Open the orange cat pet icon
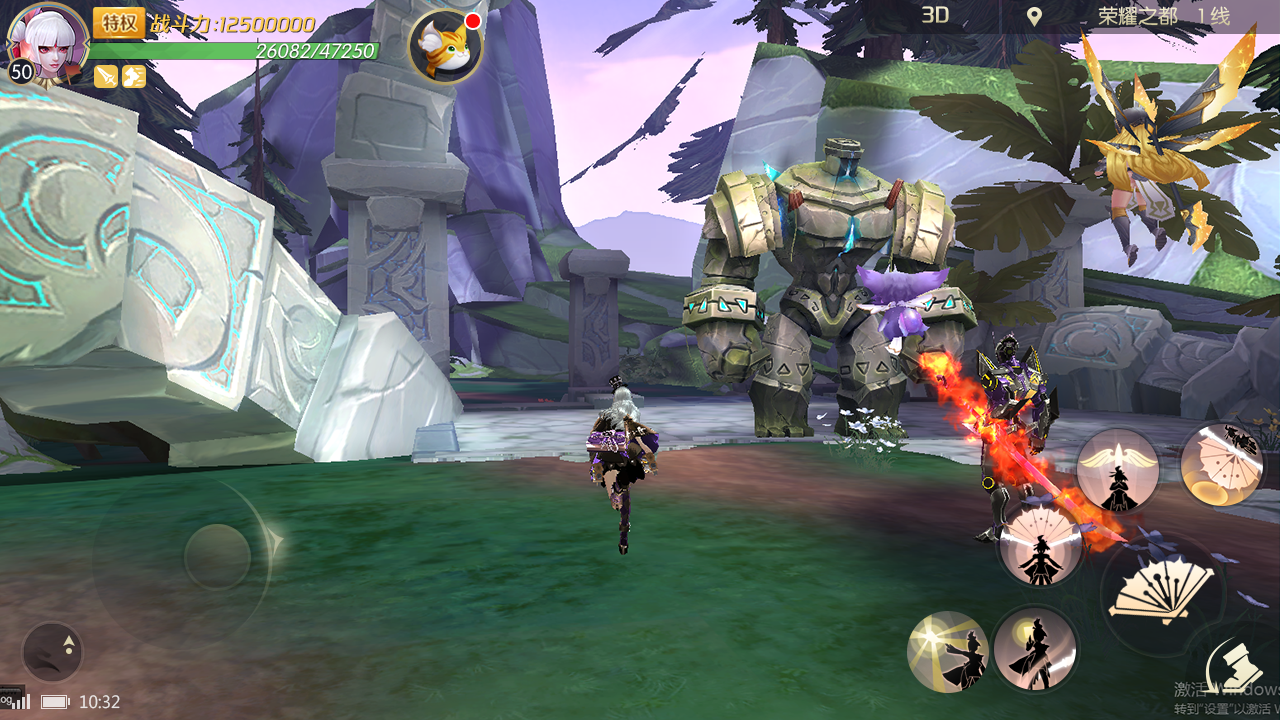Image resolution: width=1280 pixels, height=720 pixels. pyautogui.click(x=446, y=47)
